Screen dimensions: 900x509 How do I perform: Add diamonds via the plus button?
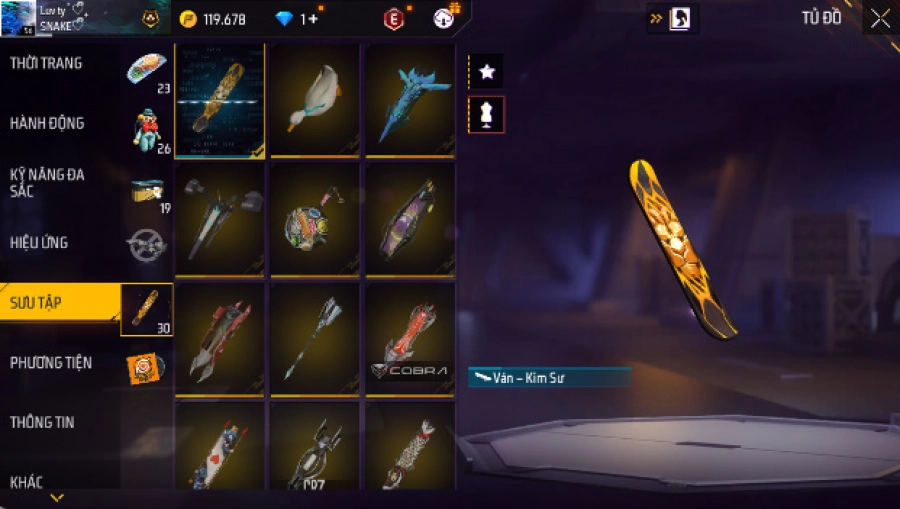(x=313, y=19)
